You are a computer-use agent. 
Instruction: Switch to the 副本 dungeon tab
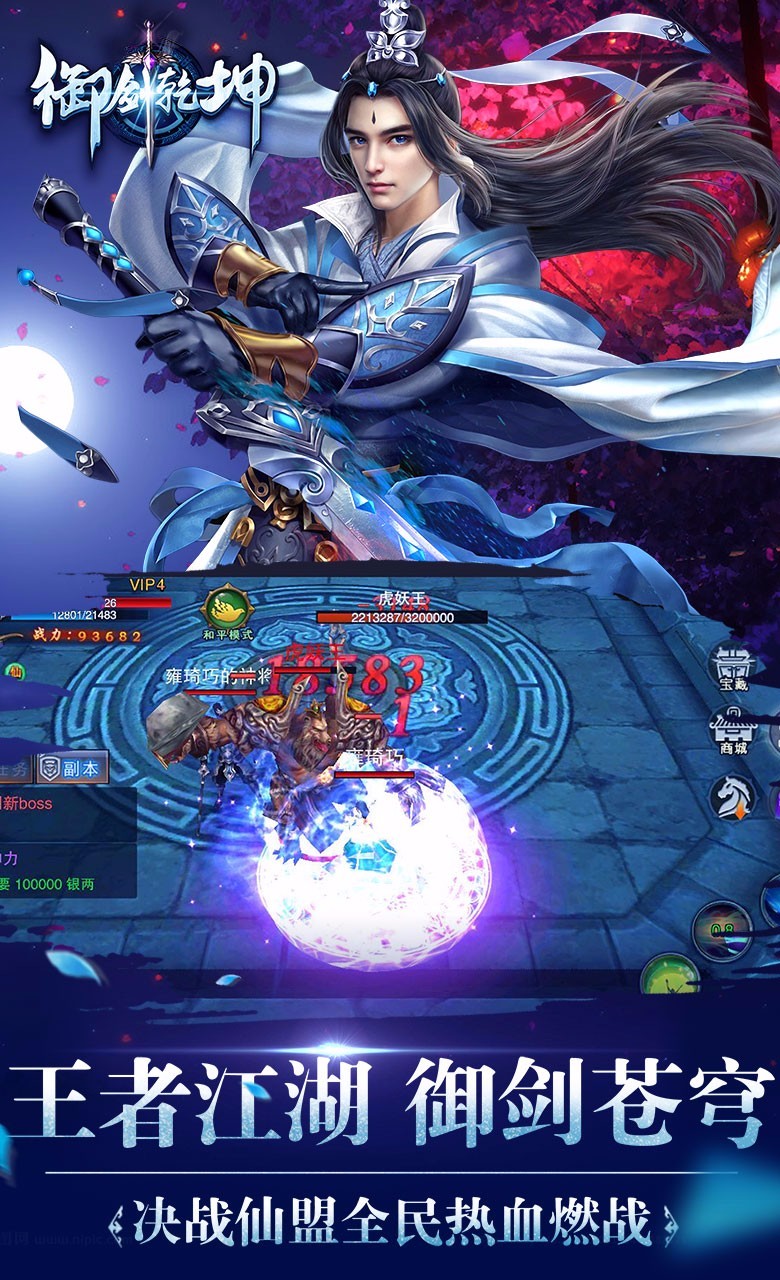[x=72, y=768]
